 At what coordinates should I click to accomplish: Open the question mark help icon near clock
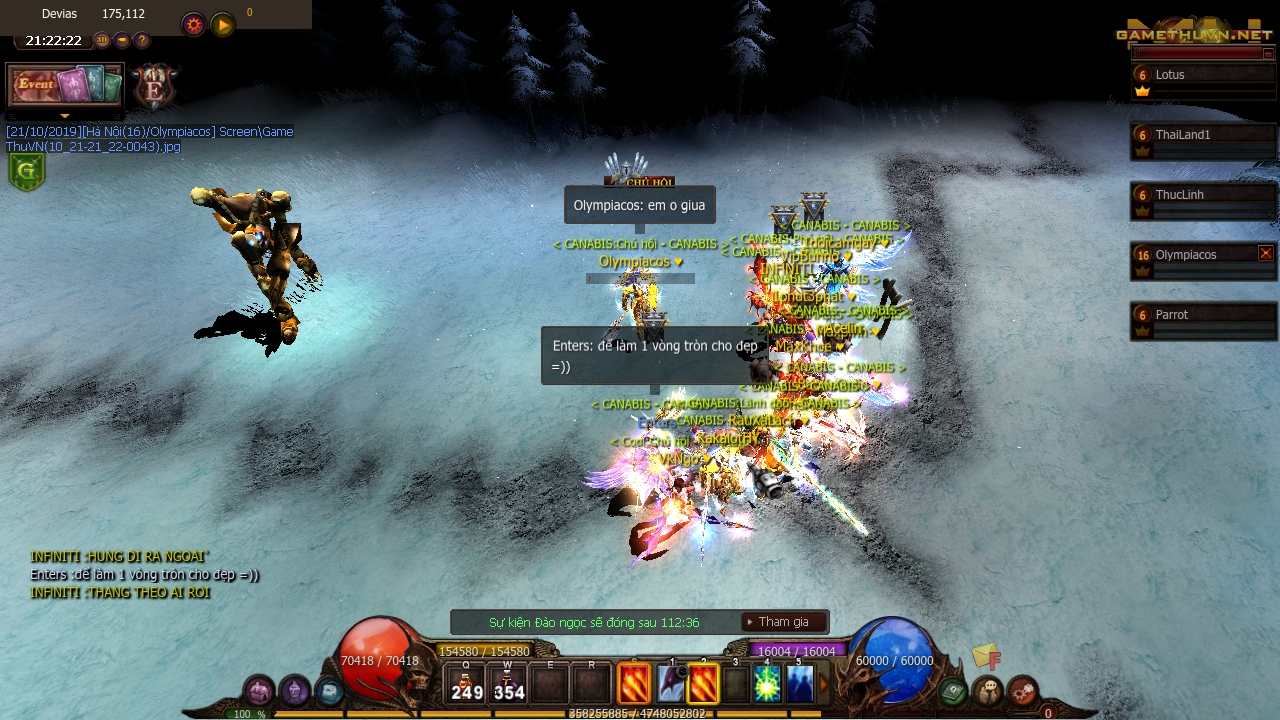coord(142,41)
